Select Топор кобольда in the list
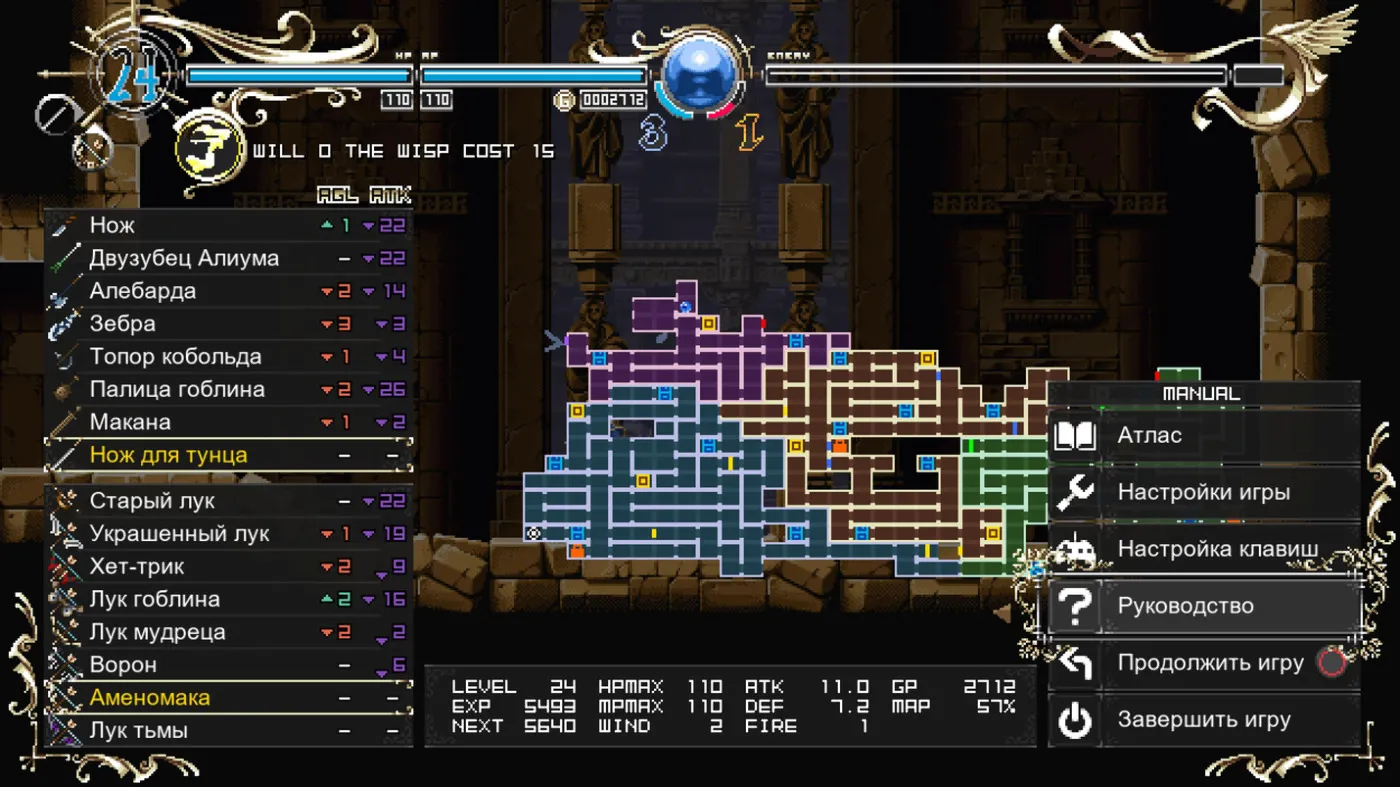1400x787 pixels. 228,357
